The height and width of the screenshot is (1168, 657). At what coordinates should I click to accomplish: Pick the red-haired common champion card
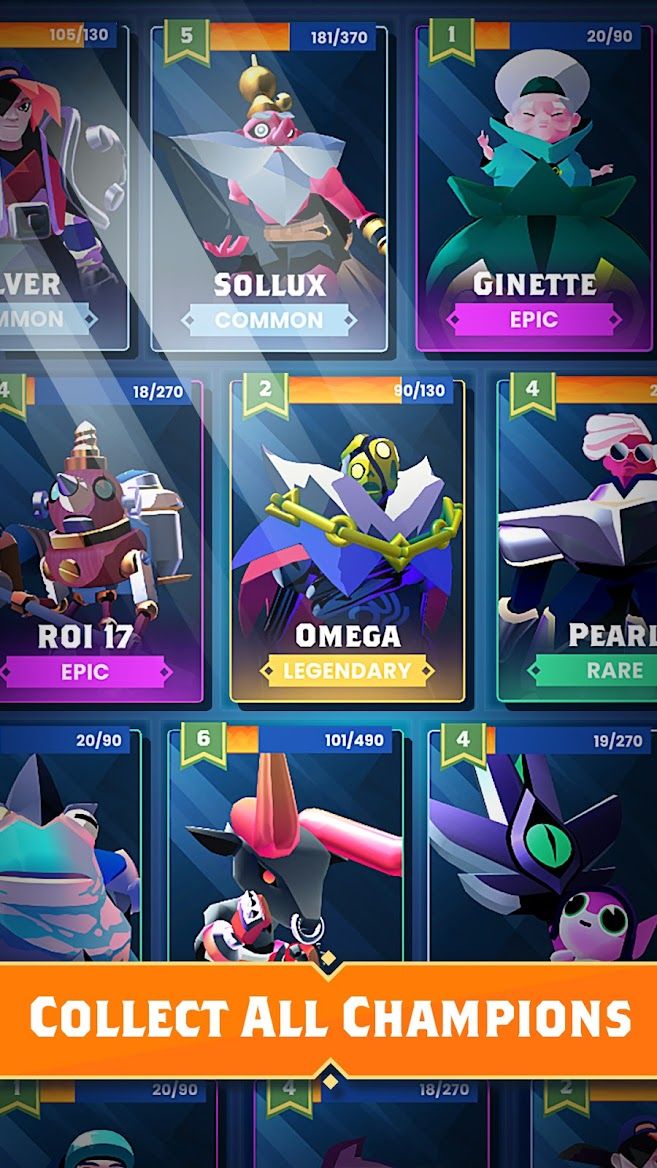coord(60,190)
